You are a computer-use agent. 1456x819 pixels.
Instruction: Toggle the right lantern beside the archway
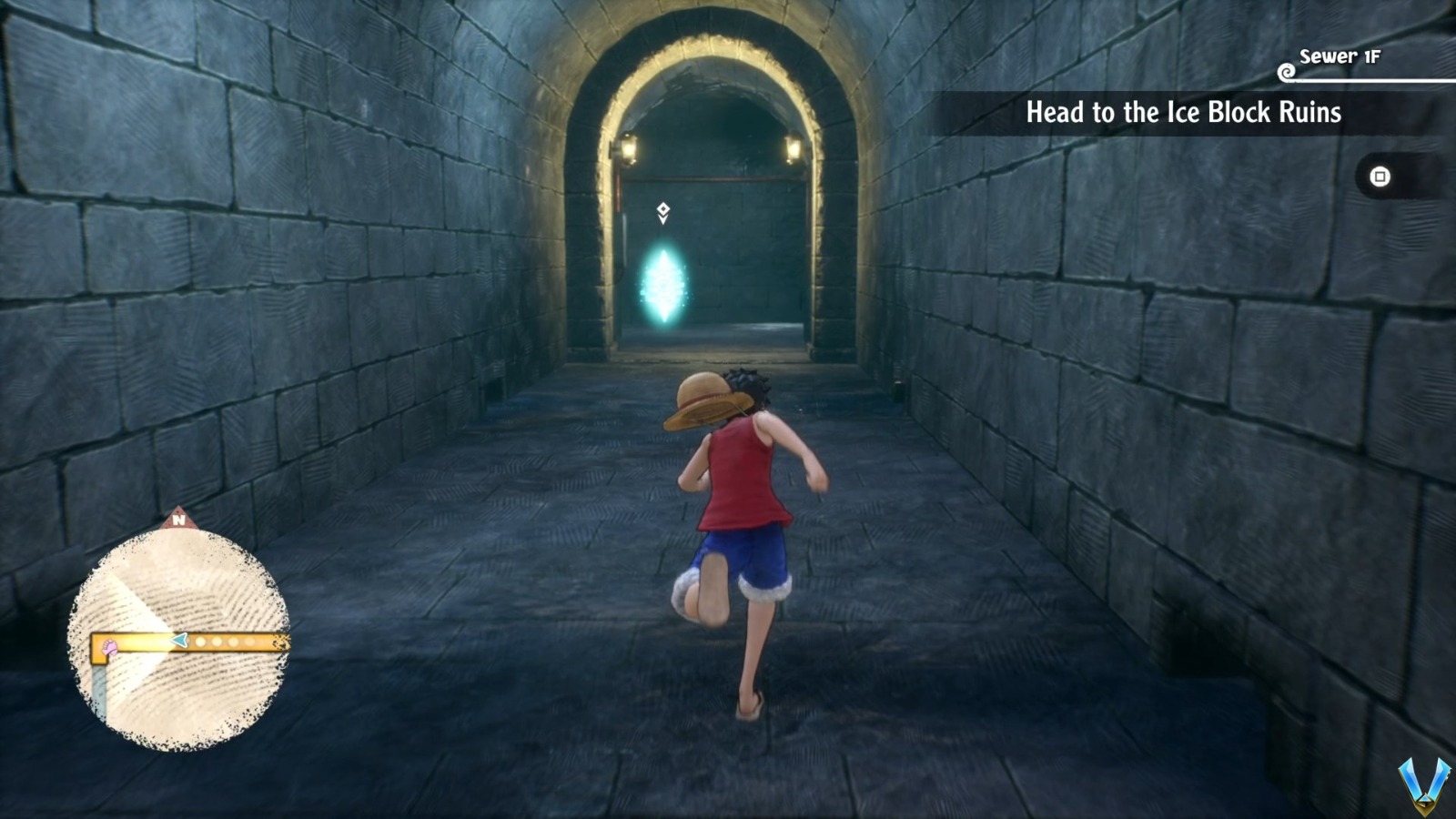pos(792,148)
